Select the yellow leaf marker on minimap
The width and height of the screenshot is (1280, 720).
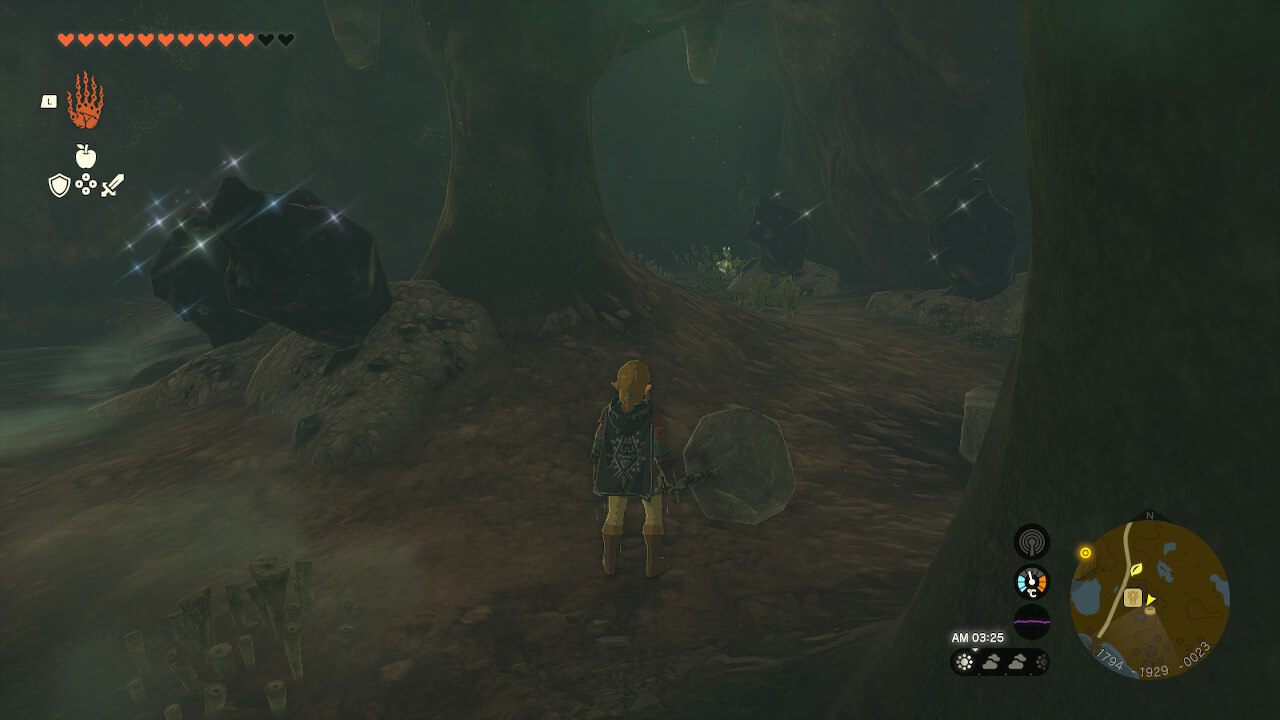click(1136, 570)
